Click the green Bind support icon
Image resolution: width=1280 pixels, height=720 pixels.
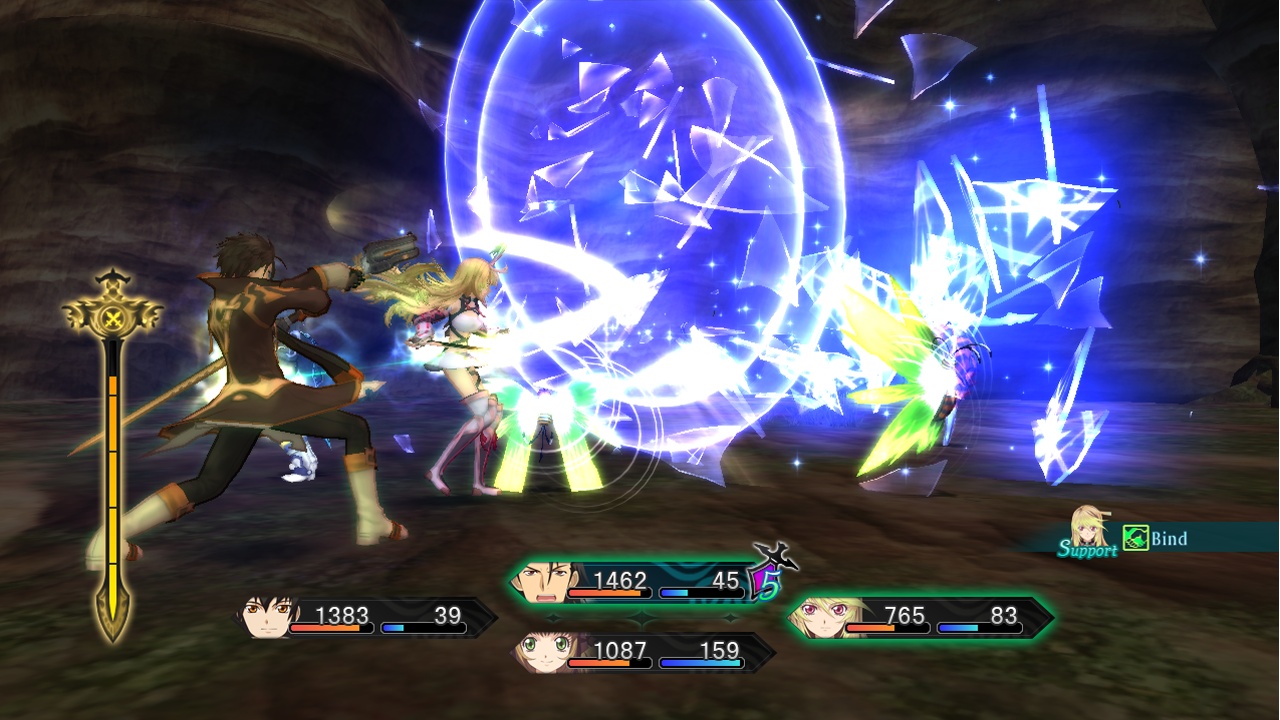click(1135, 539)
